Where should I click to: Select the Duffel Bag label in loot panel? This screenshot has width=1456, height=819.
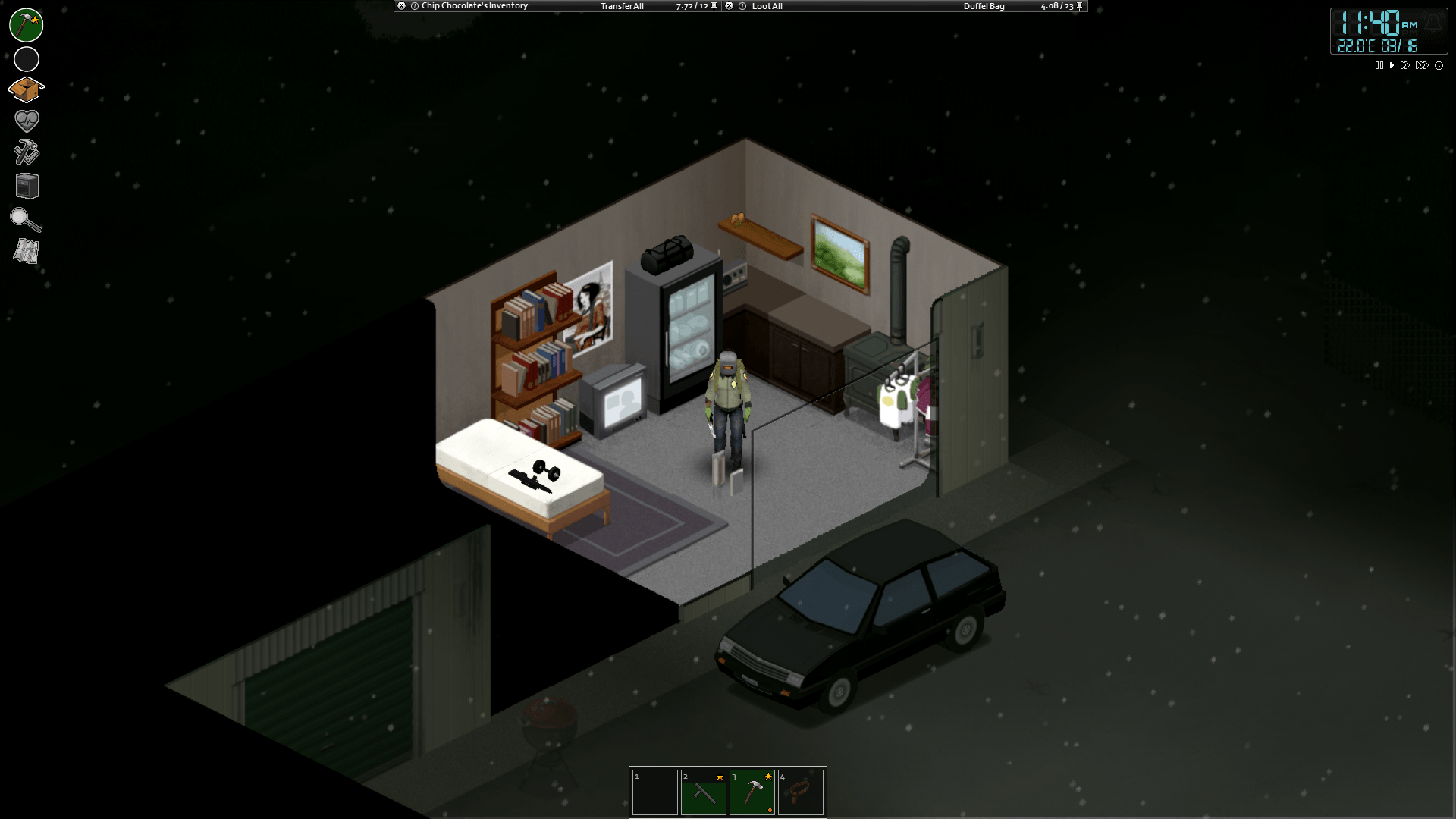[x=985, y=6]
